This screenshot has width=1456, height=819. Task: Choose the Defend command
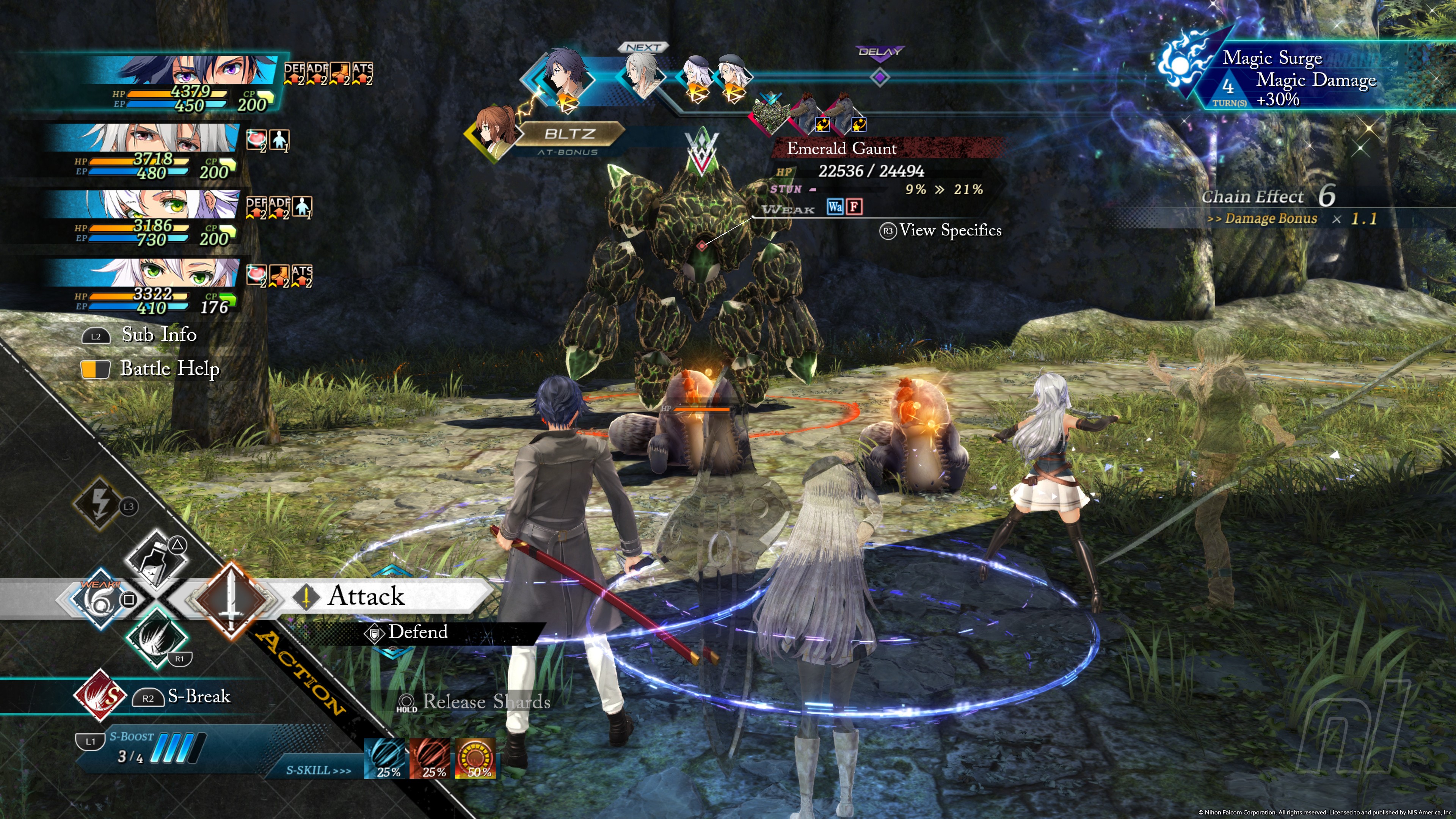coord(417,632)
